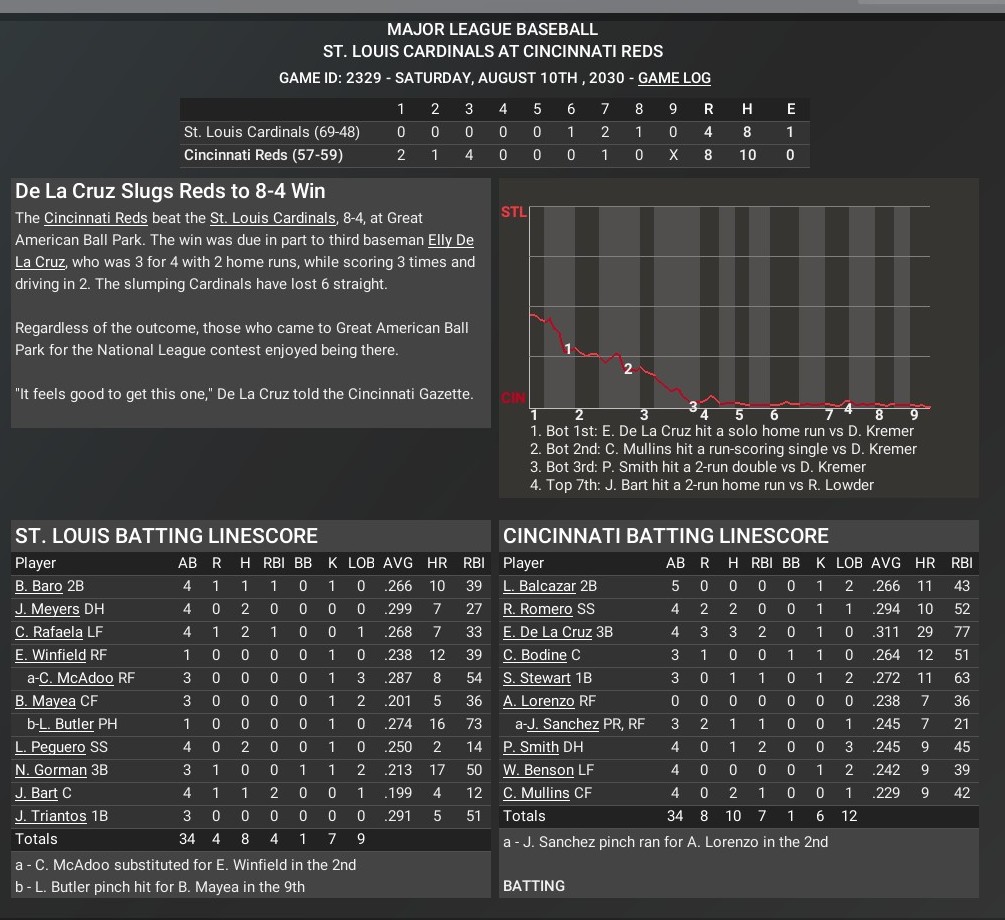Screen dimensions: 1005x920
Task: View Elly De La Cruz's profile from recap
Action: point(450,240)
